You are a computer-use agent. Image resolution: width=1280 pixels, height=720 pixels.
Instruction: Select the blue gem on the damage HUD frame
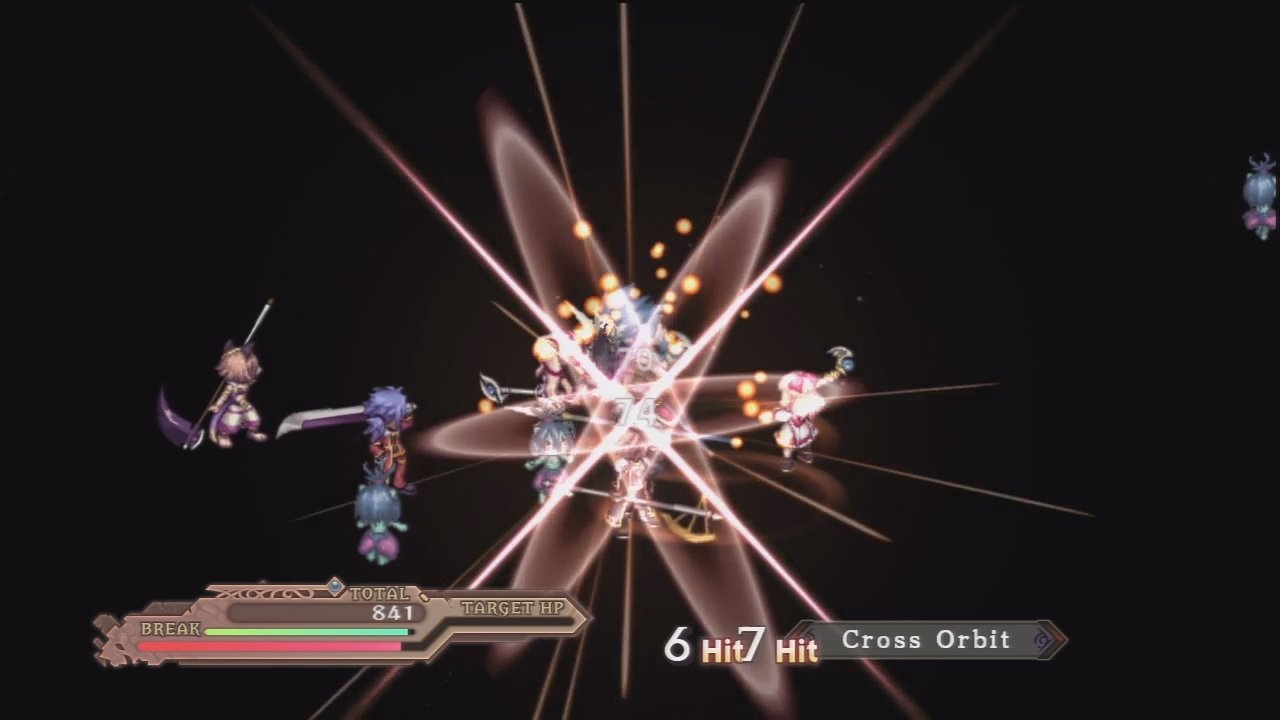tap(337, 587)
